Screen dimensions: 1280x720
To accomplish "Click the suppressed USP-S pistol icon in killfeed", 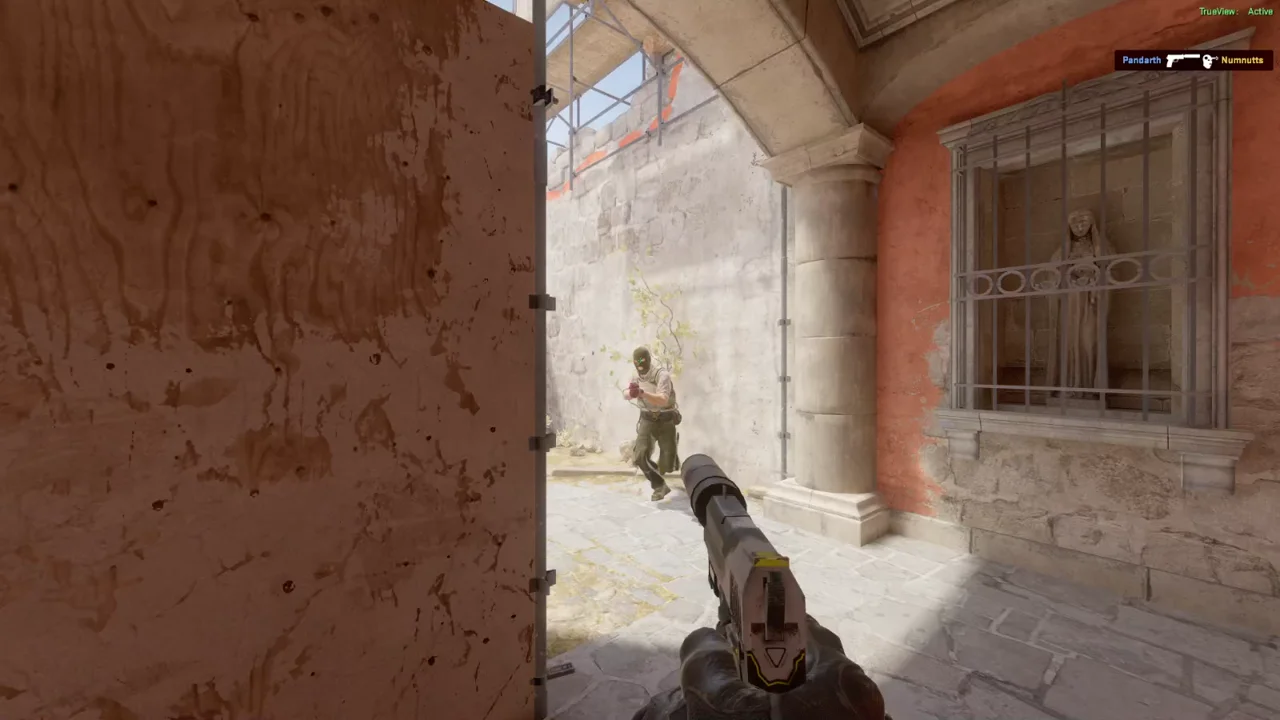I will [x=1182, y=60].
